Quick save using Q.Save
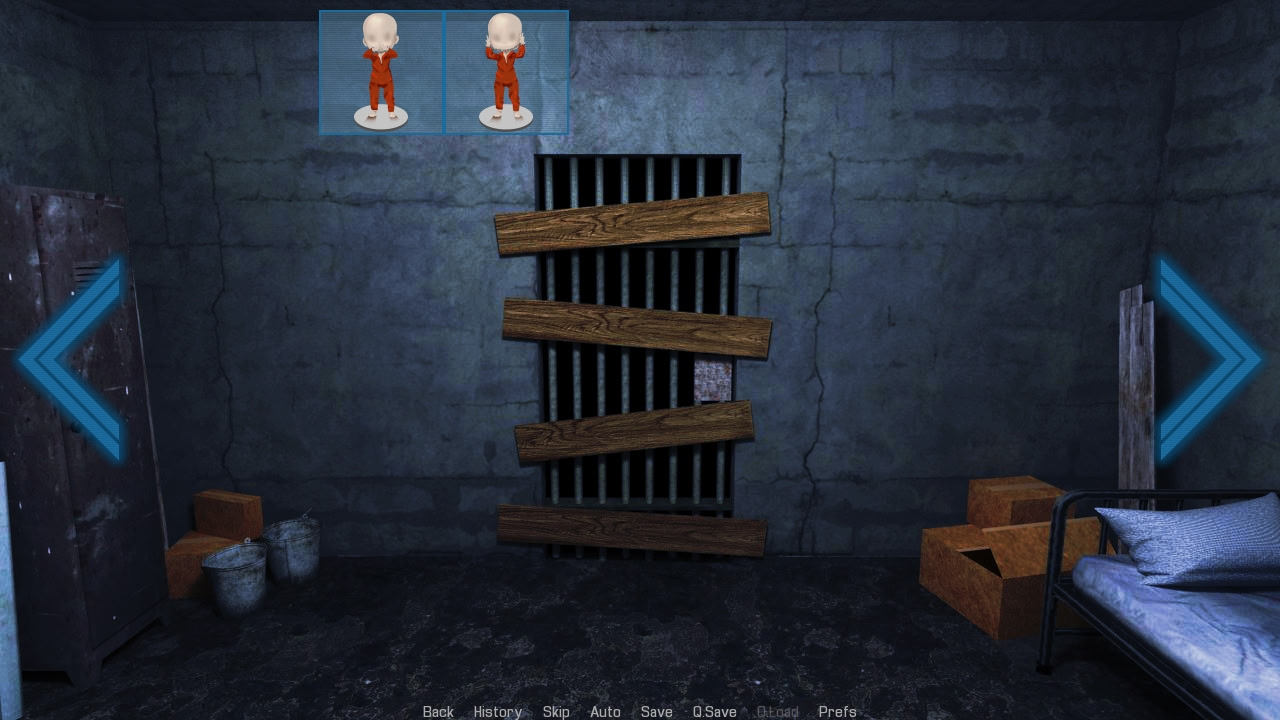 pos(714,711)
